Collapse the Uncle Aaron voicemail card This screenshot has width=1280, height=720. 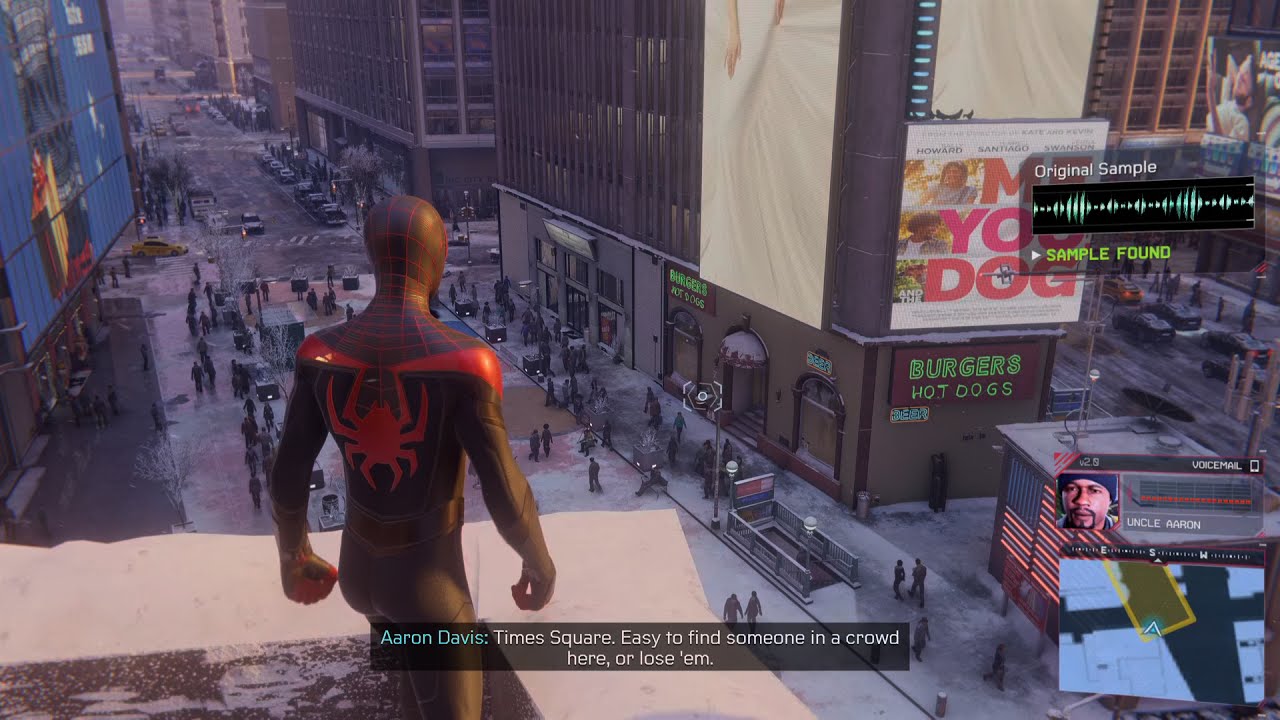pos(1160,495)
